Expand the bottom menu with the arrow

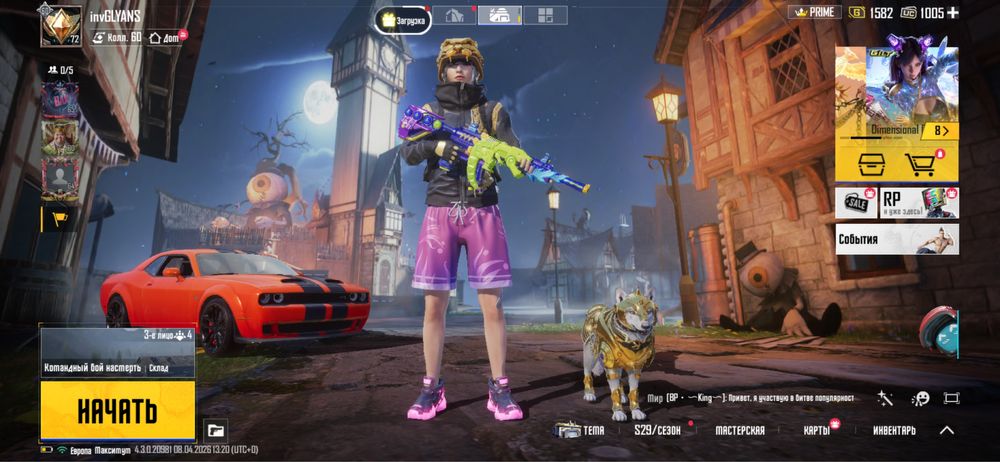[x=946, y=430]
